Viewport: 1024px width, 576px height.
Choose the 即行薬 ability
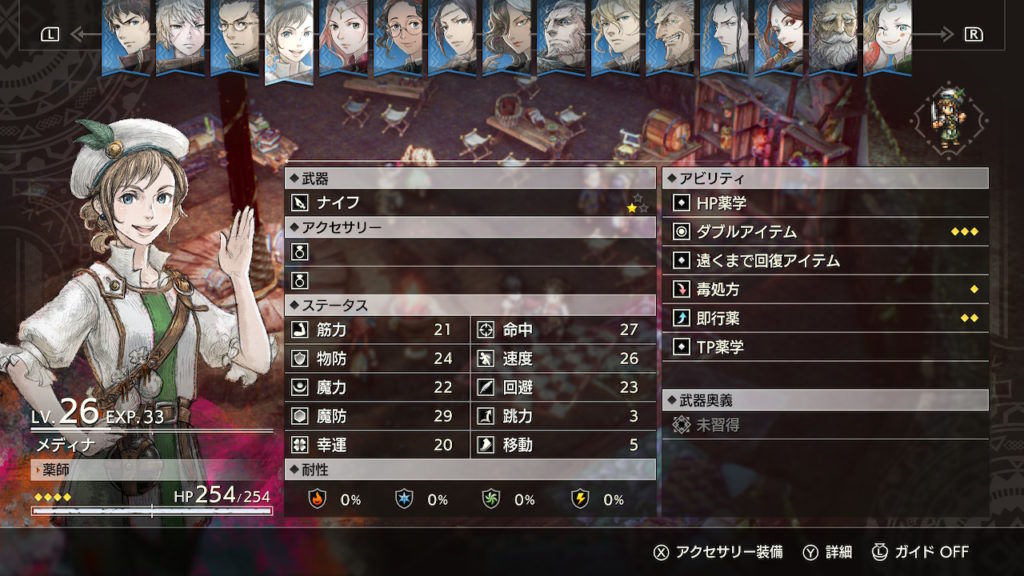point(825,319)
